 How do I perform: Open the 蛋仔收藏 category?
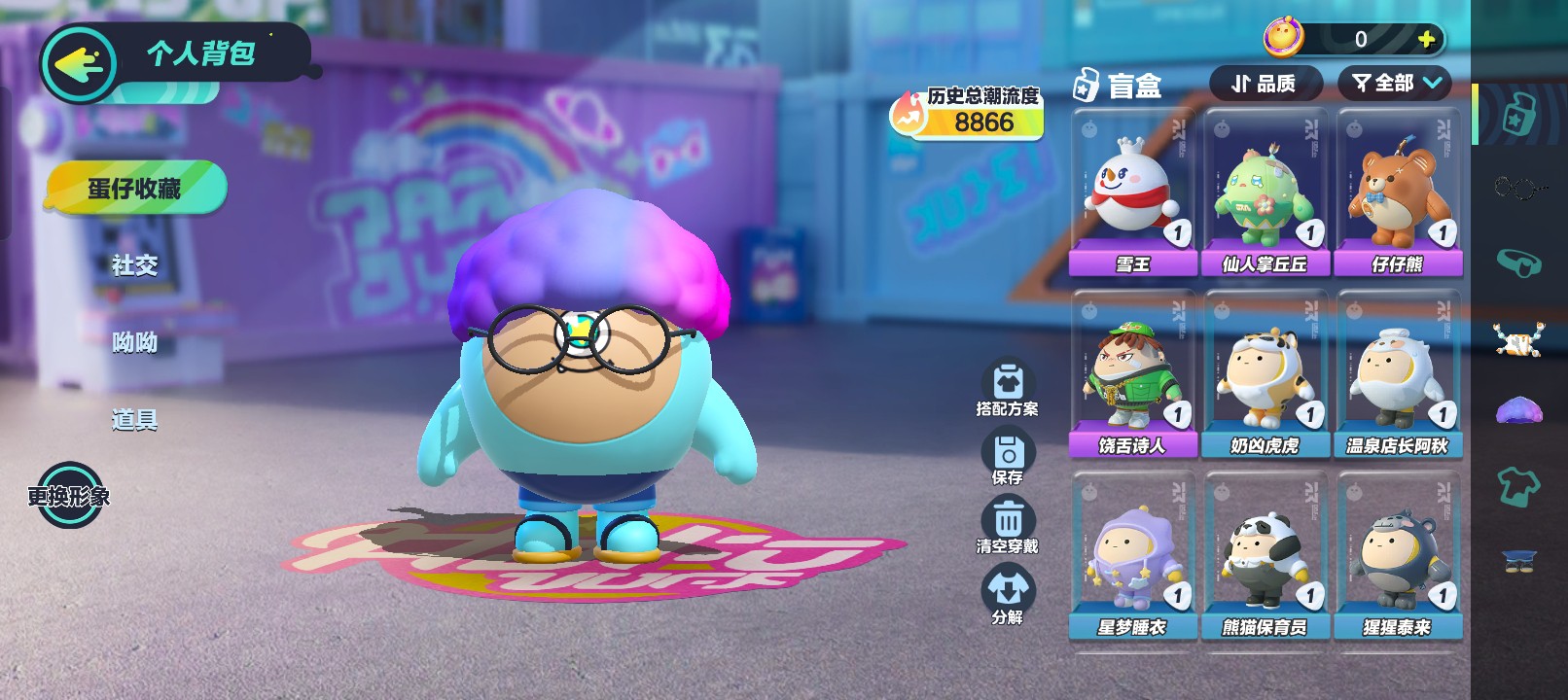coord(135,188)
